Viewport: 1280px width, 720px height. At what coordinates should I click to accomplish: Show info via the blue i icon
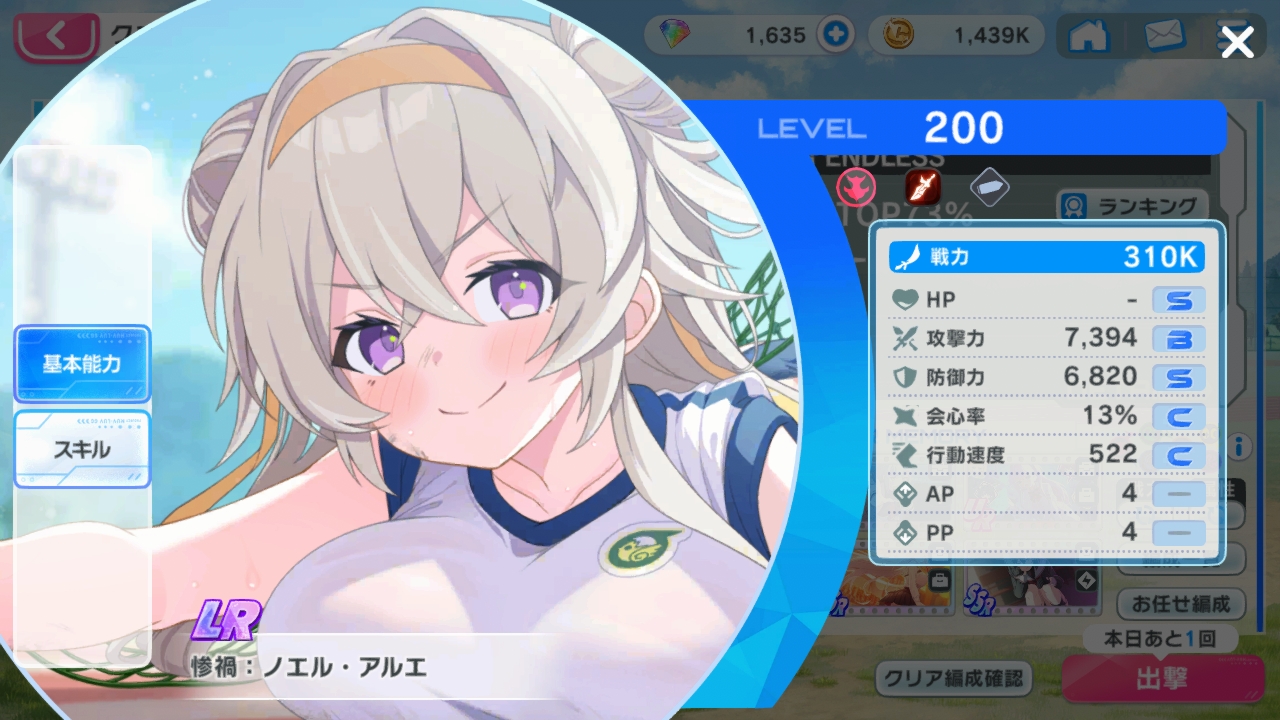tap(1240, 446)
